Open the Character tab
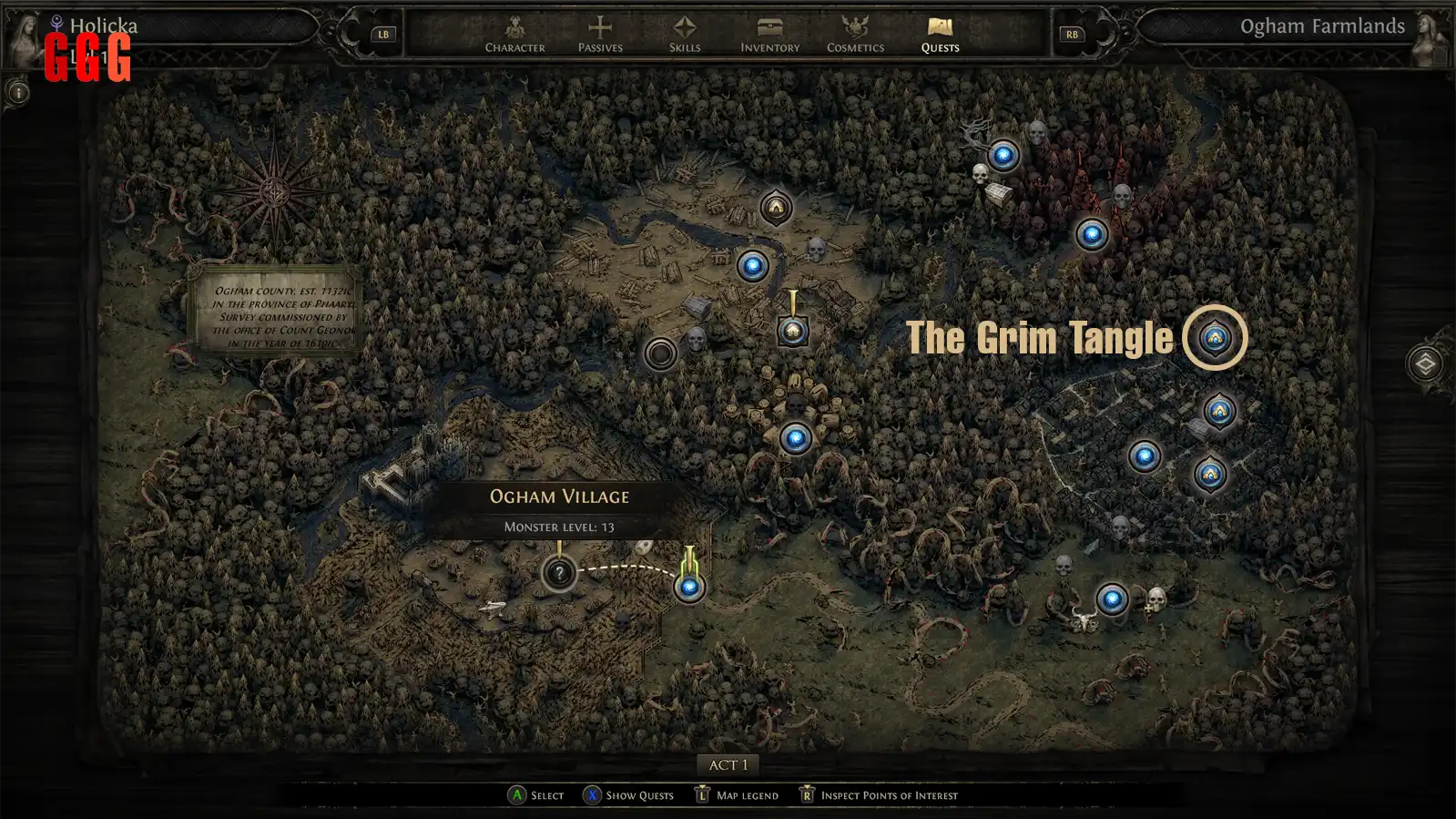The height and width of the screenshot is (819, 1456). click(514, 35)
